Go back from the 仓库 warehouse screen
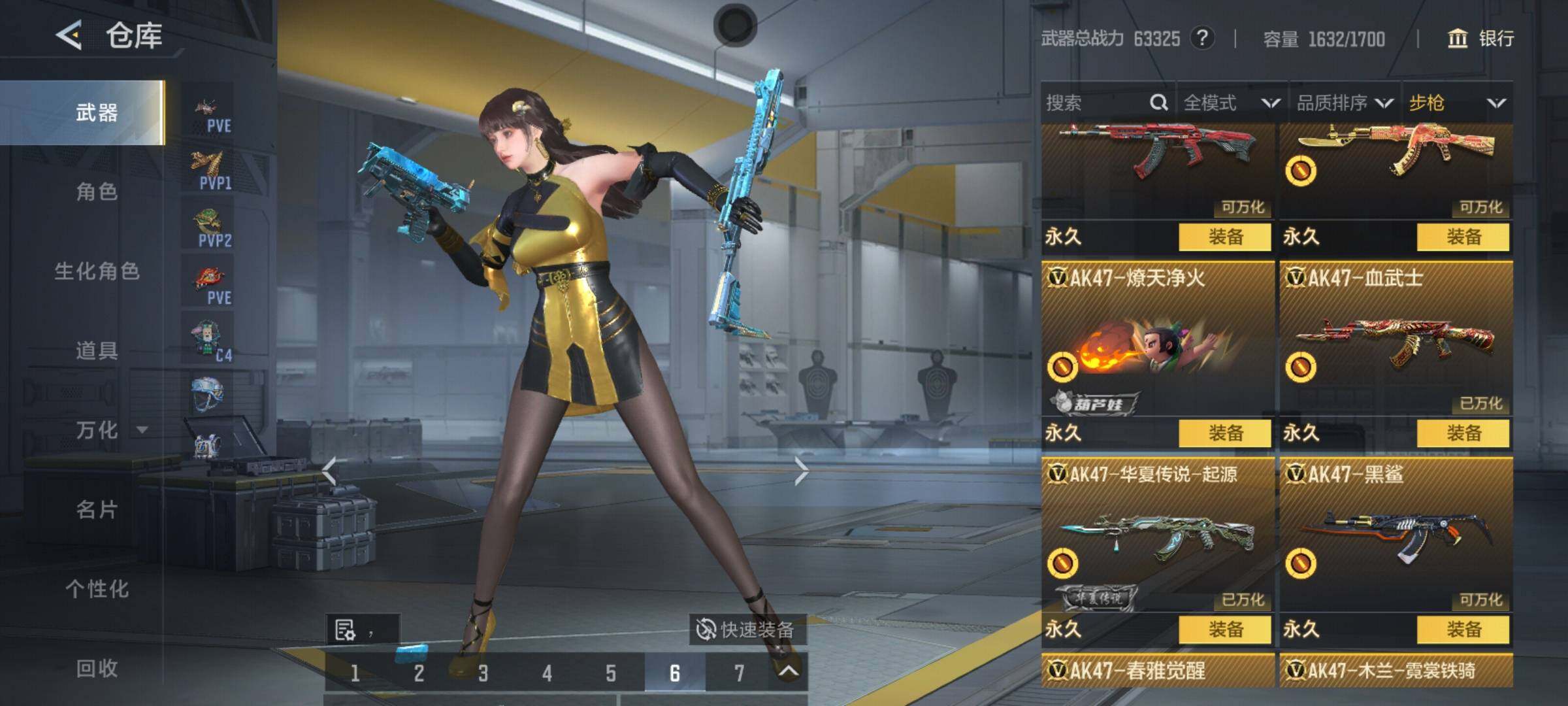 tap(69, 35)
